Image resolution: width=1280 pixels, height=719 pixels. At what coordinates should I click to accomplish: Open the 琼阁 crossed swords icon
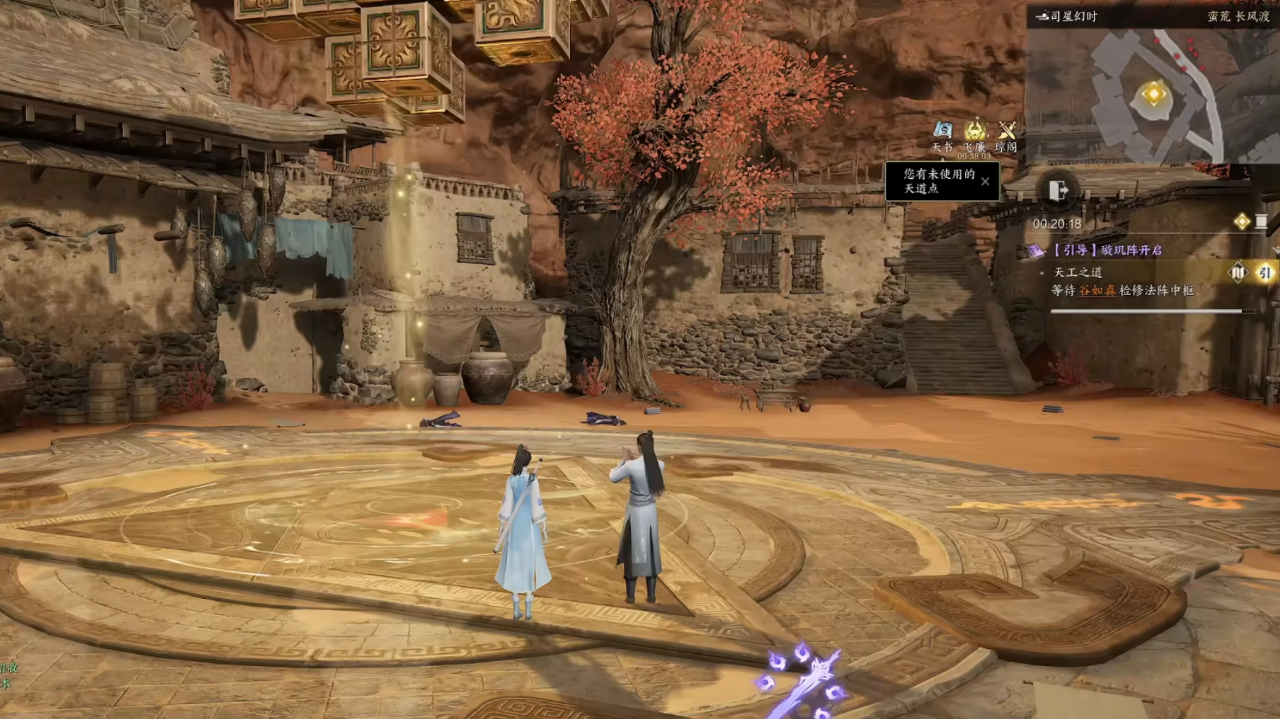point(1006,130)
